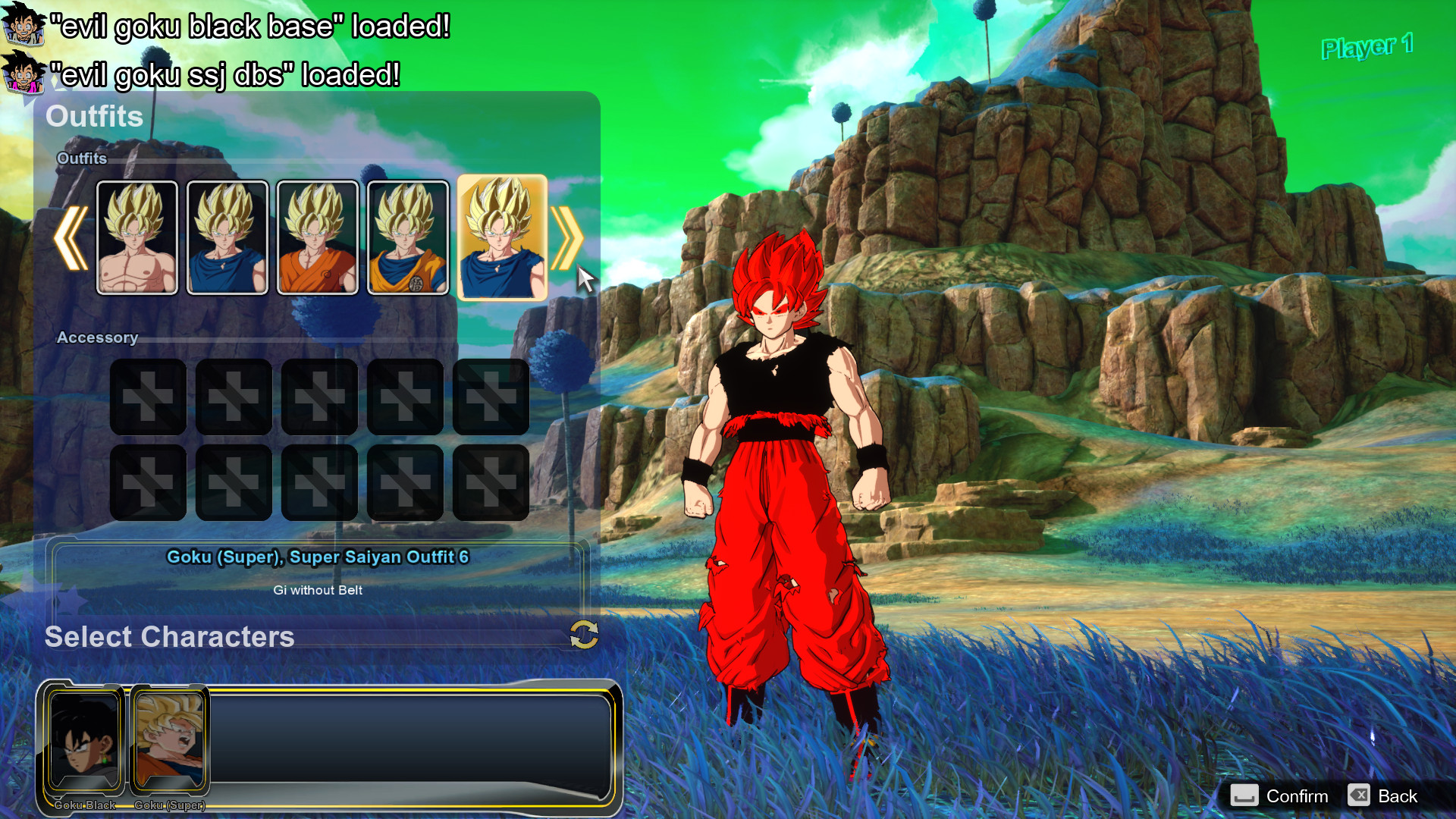The width and height of the screenshot is (1456, 819).
Task: Choose the orange gi without undershirt outfit
Action: (317, 237)
